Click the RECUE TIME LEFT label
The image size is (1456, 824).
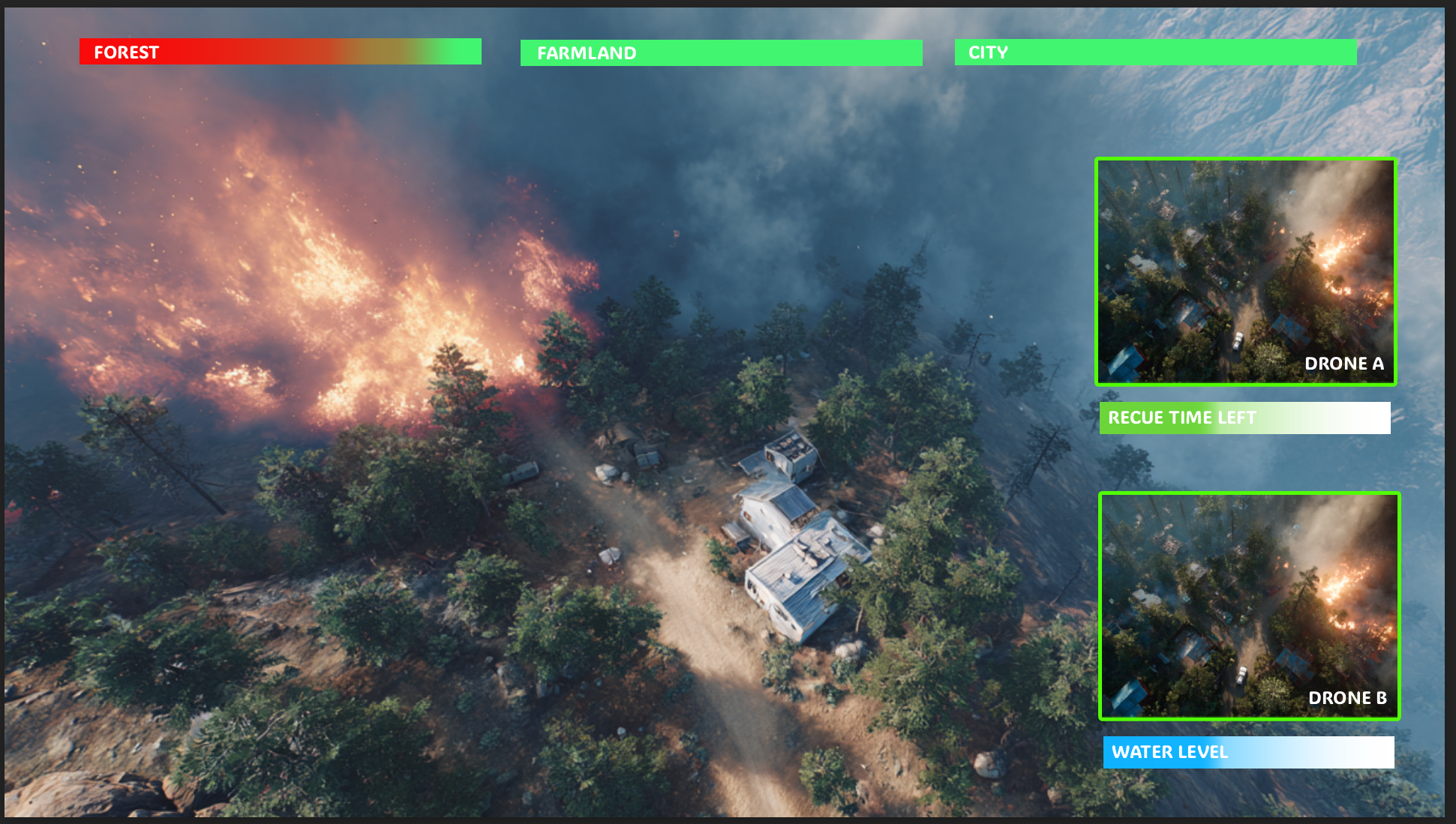[1183, 418]
